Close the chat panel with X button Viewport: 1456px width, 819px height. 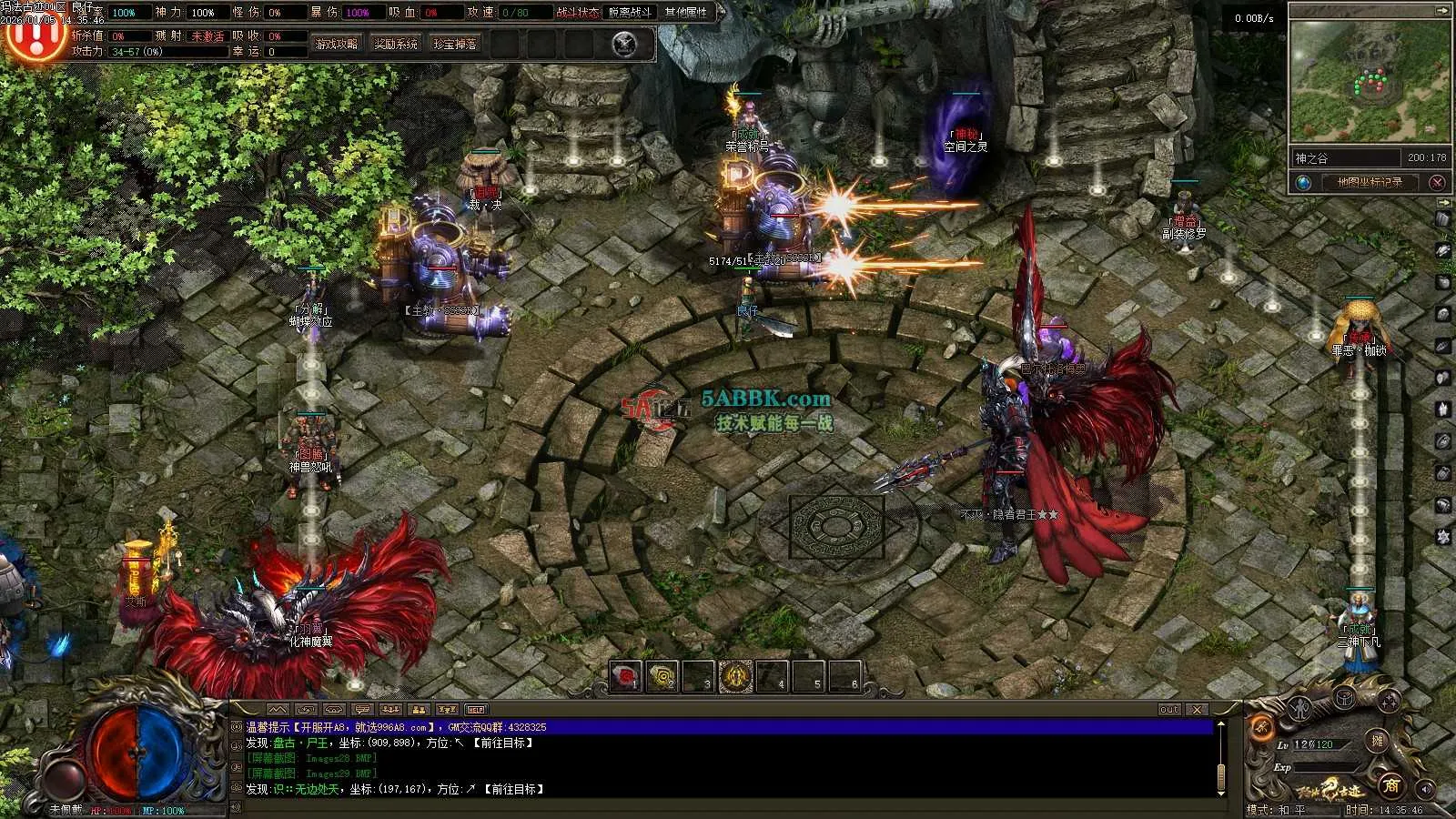[x=1198, y=710]
